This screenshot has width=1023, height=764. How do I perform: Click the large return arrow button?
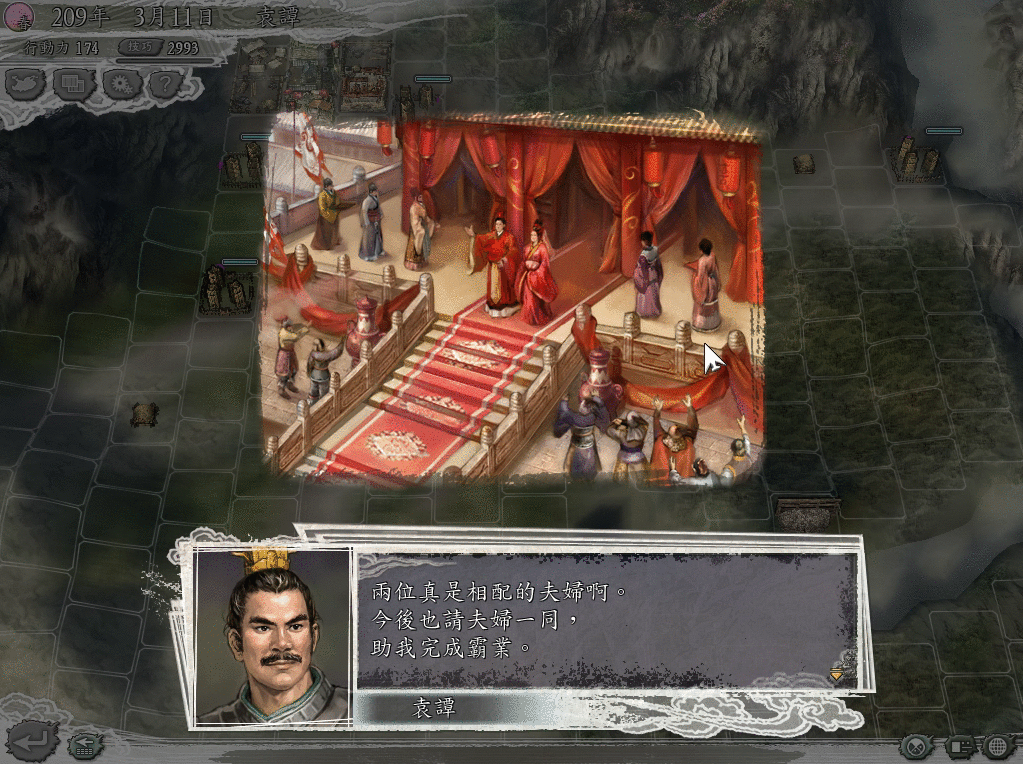(32, 741)
